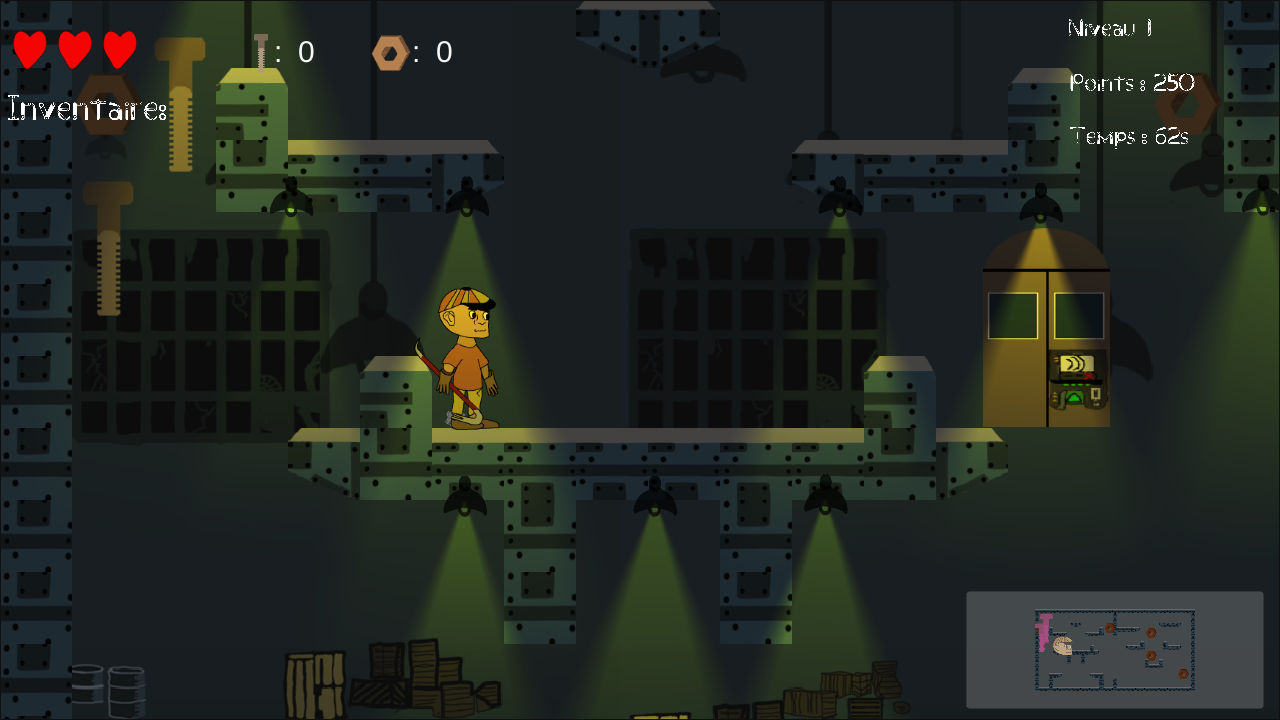This screenshot has height=720, width=1280.
Task: Click the minimap panel
Action: 1114,650
